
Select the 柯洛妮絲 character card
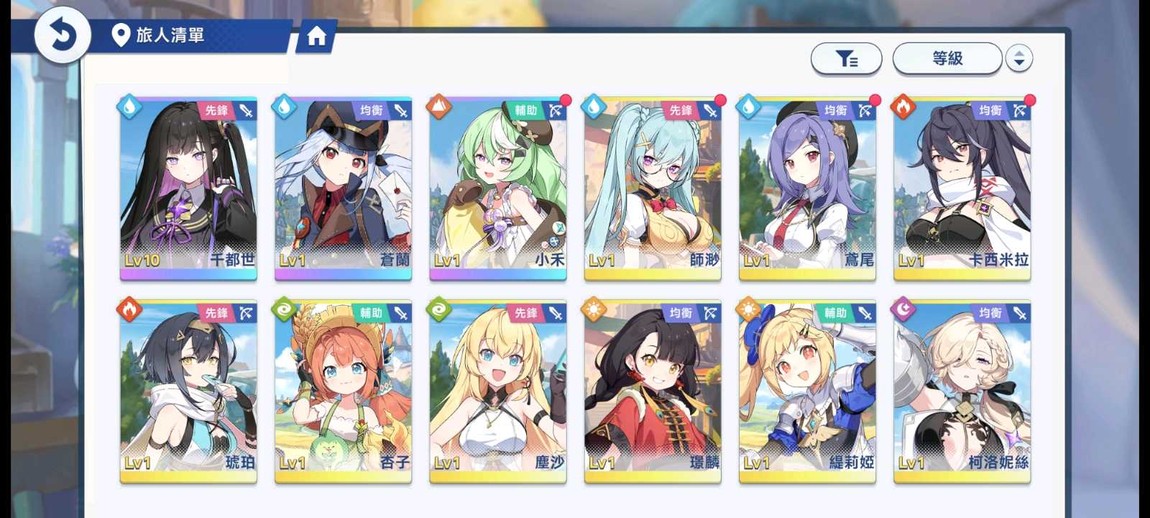point(962,391)
